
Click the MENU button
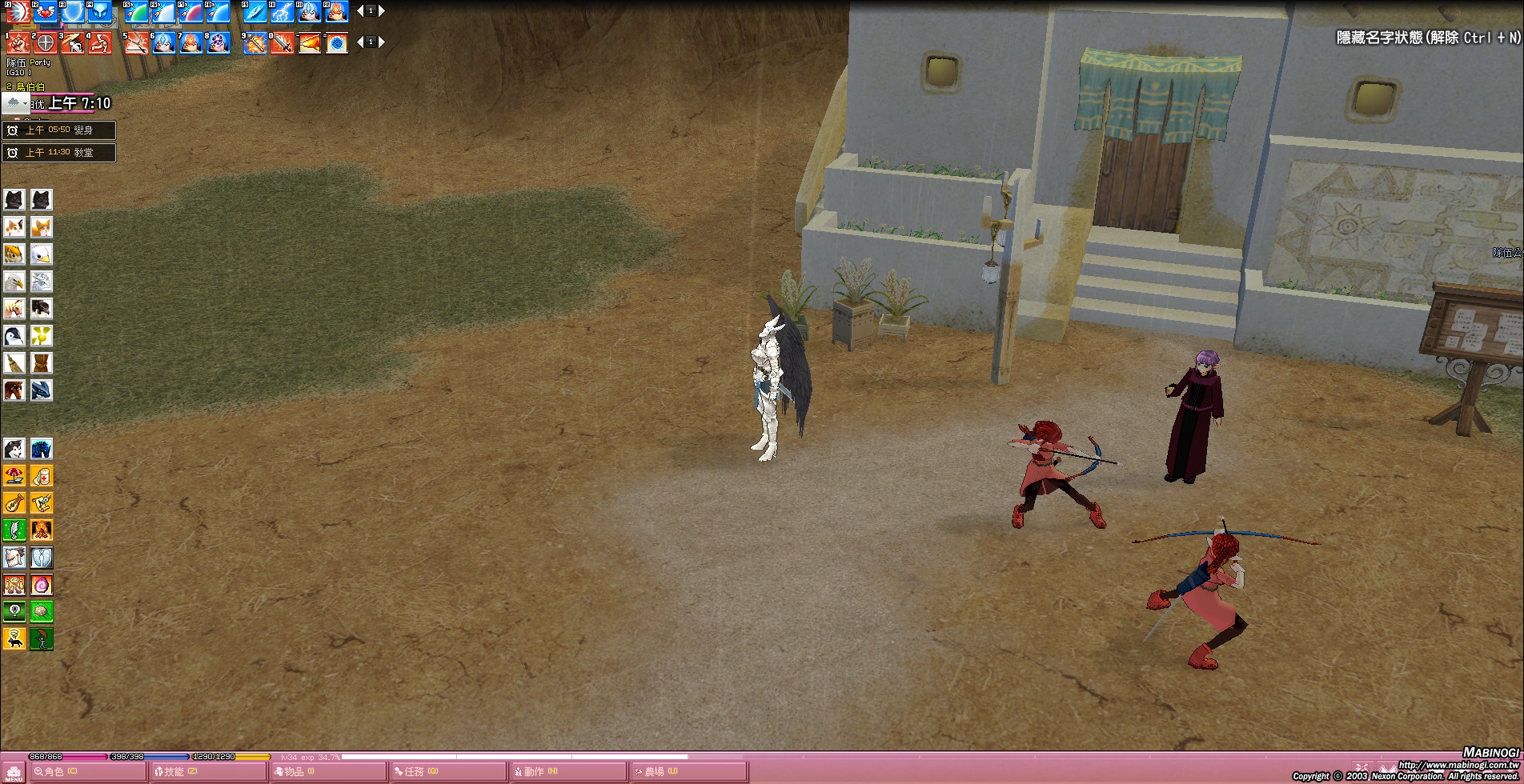(14, 774)
